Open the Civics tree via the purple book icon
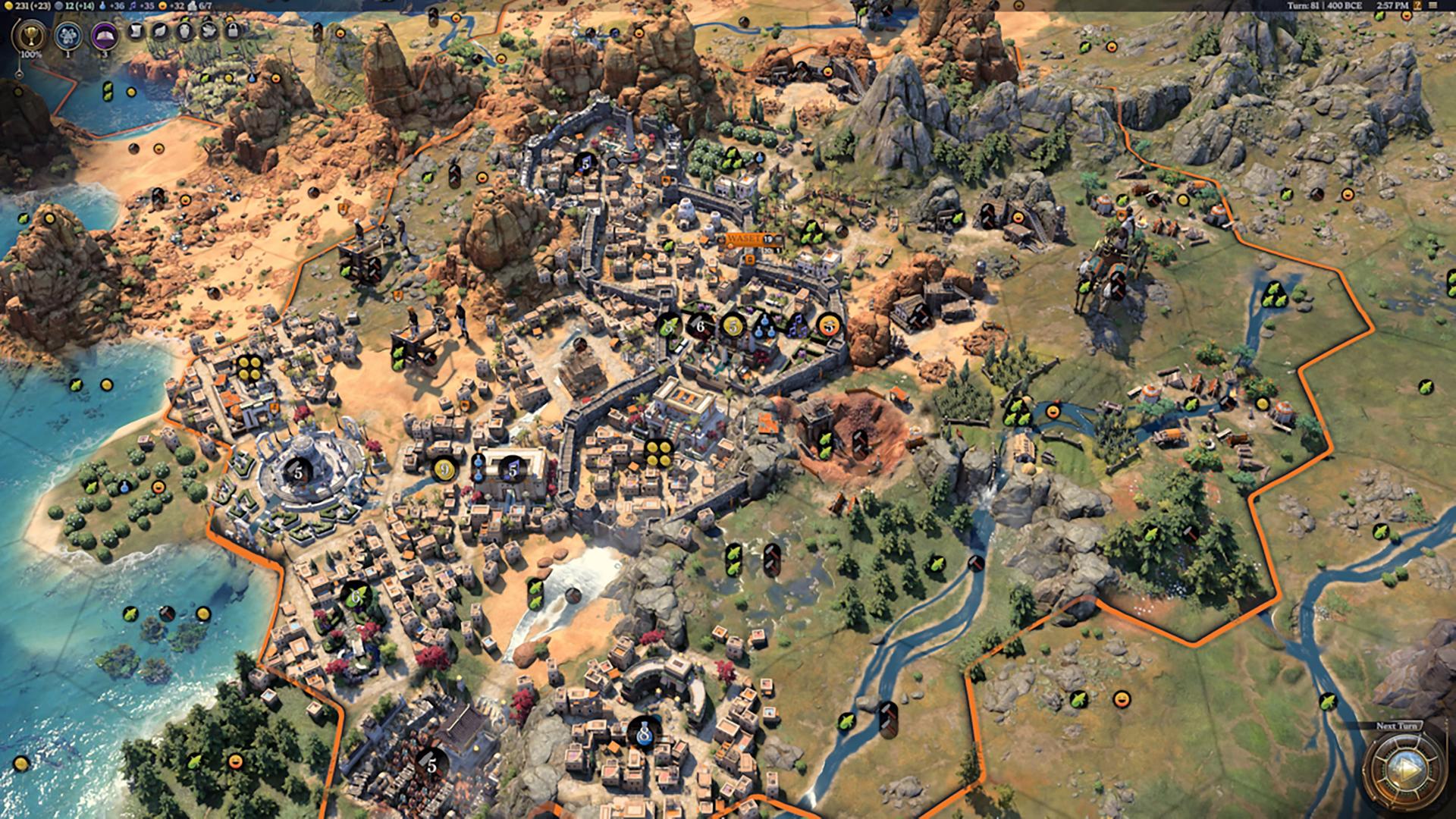Image resolution: width=1456 pixels, height=819 pixels. click(x=104, y=35)
